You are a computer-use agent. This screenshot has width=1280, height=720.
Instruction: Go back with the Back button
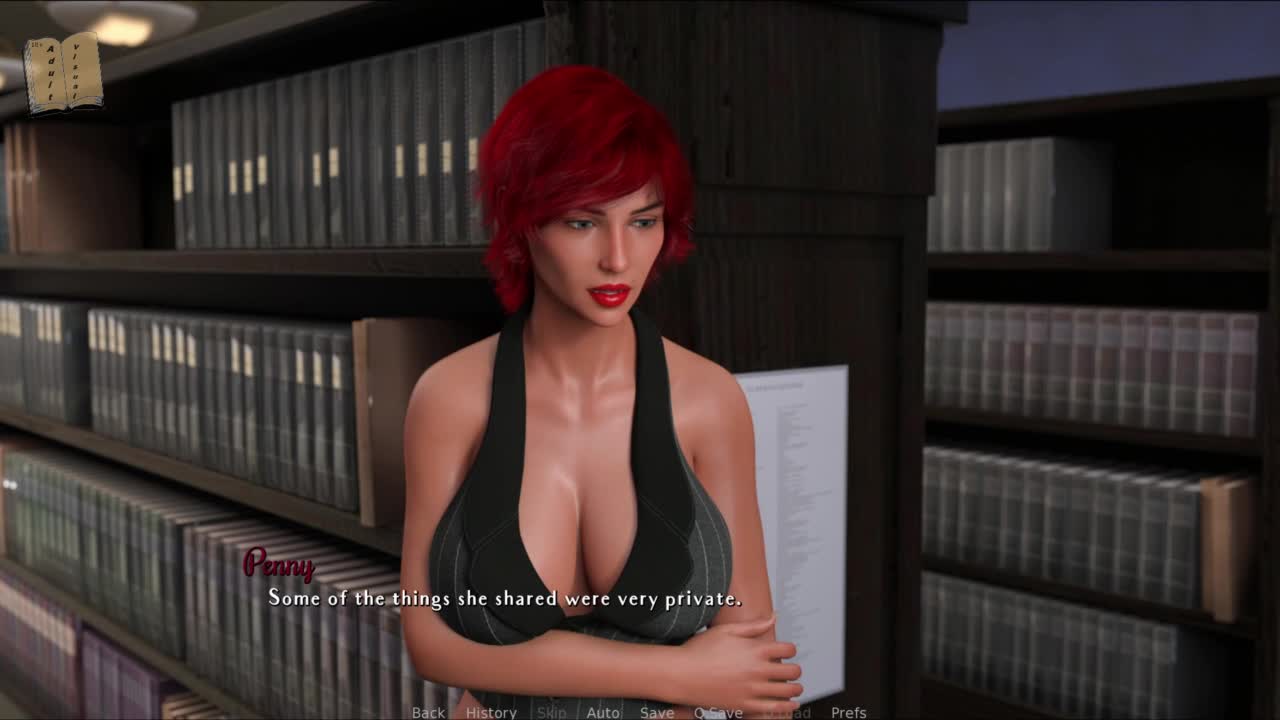tap(428, 712)
